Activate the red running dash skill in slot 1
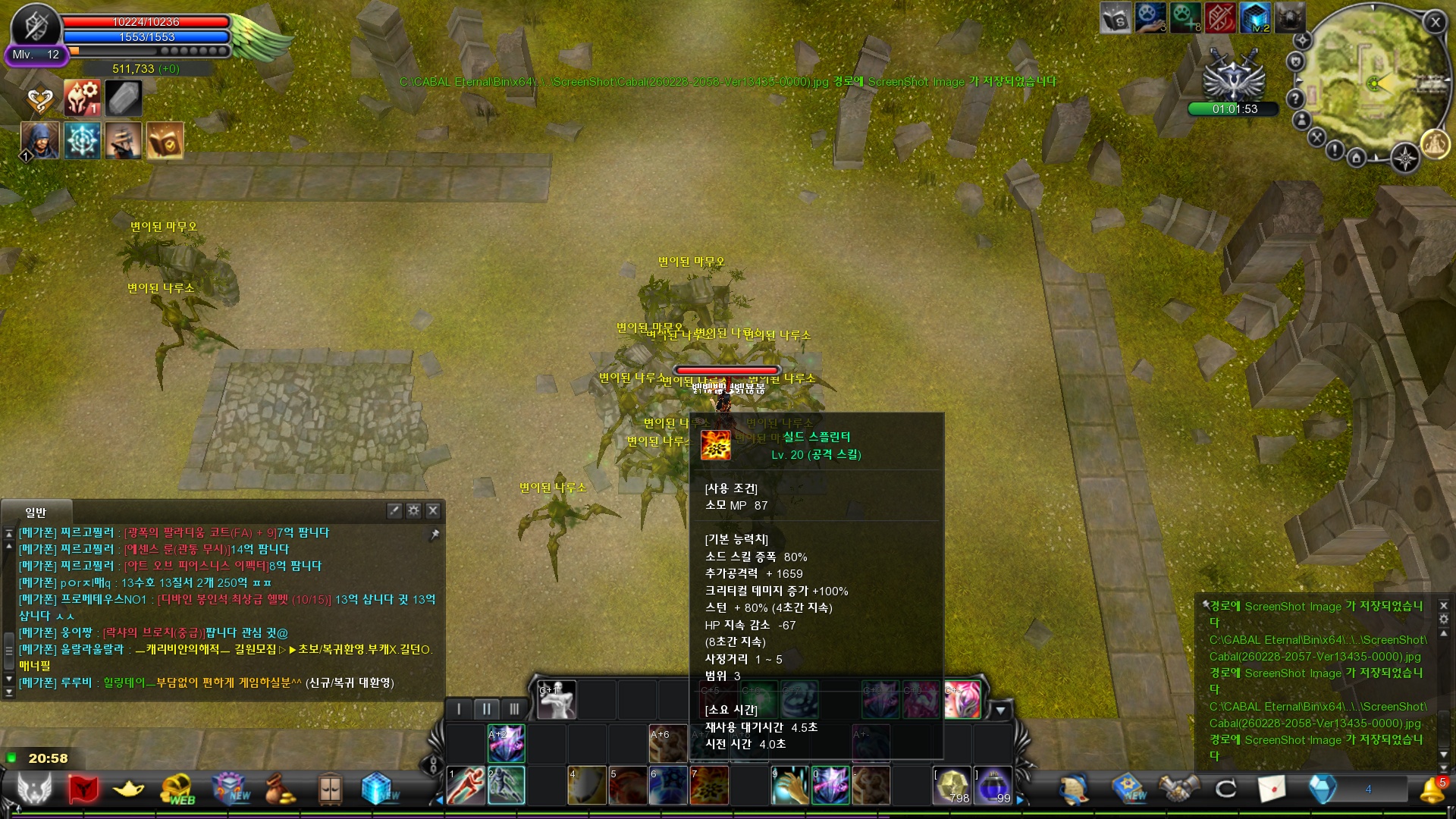This screenshot has height=819, width=1456. (x=466, y=785)
